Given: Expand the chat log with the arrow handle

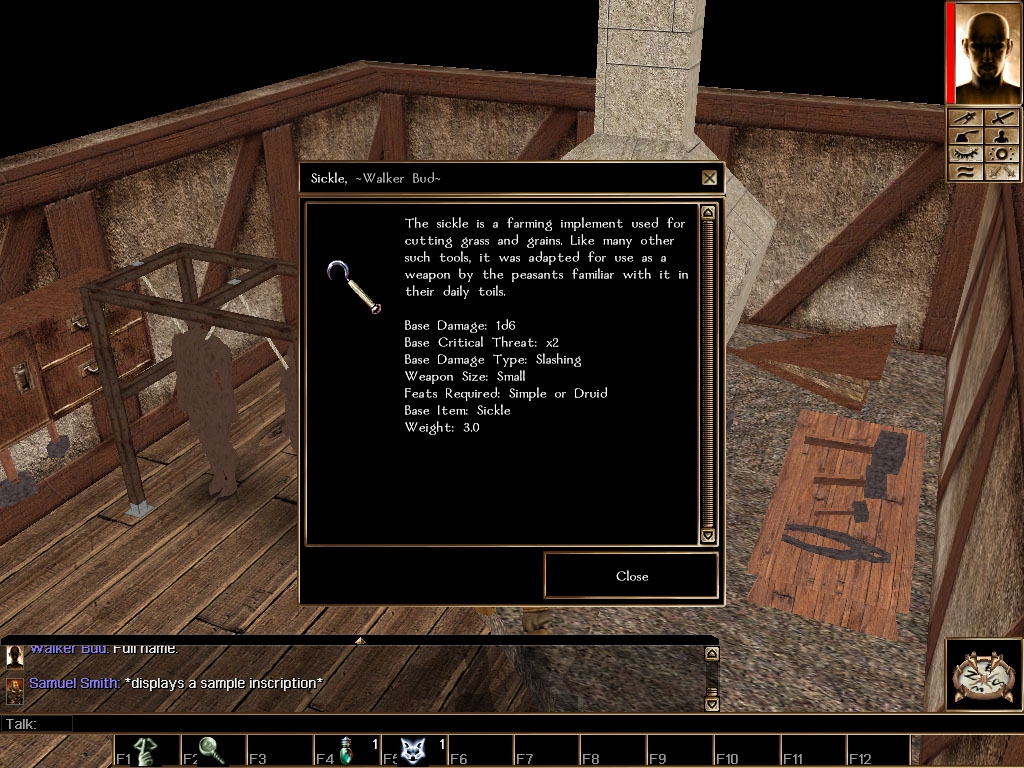Looking at the screenshot, I should [360, 640].
